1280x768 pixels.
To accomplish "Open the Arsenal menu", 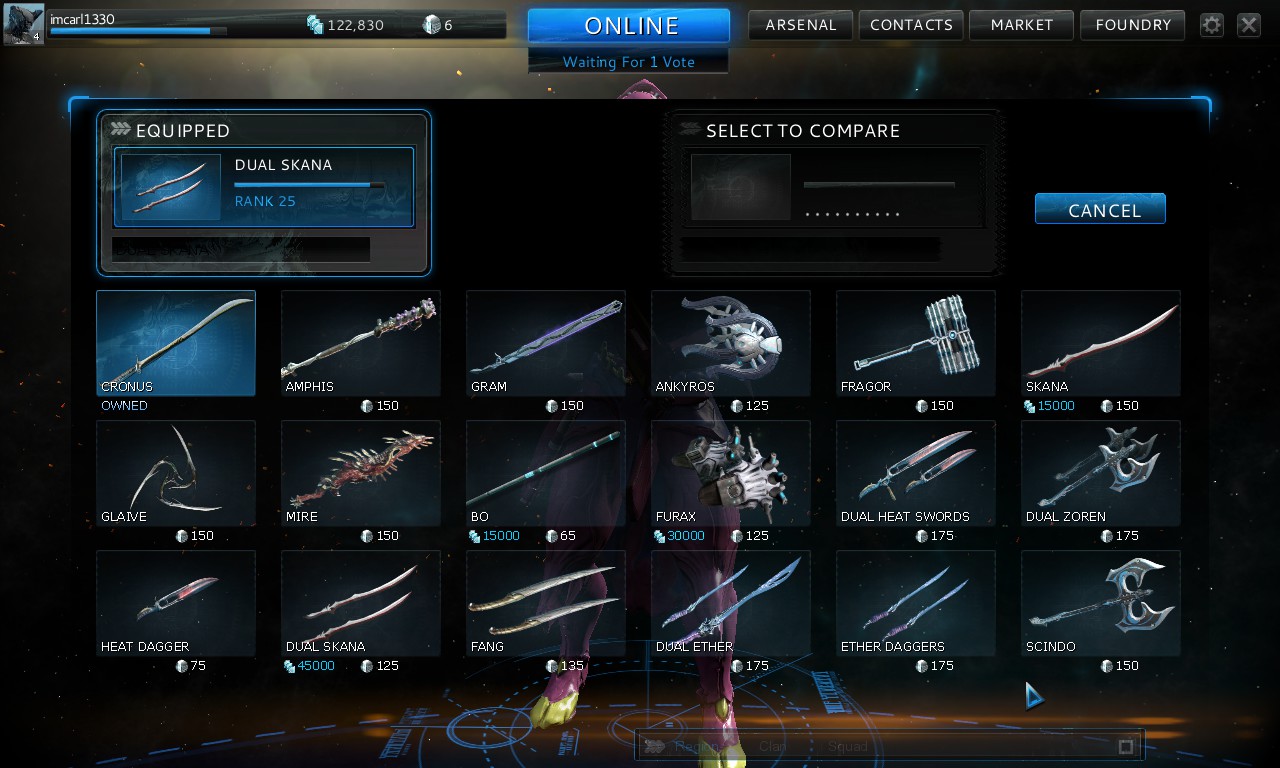I will [x=800, y=25].
